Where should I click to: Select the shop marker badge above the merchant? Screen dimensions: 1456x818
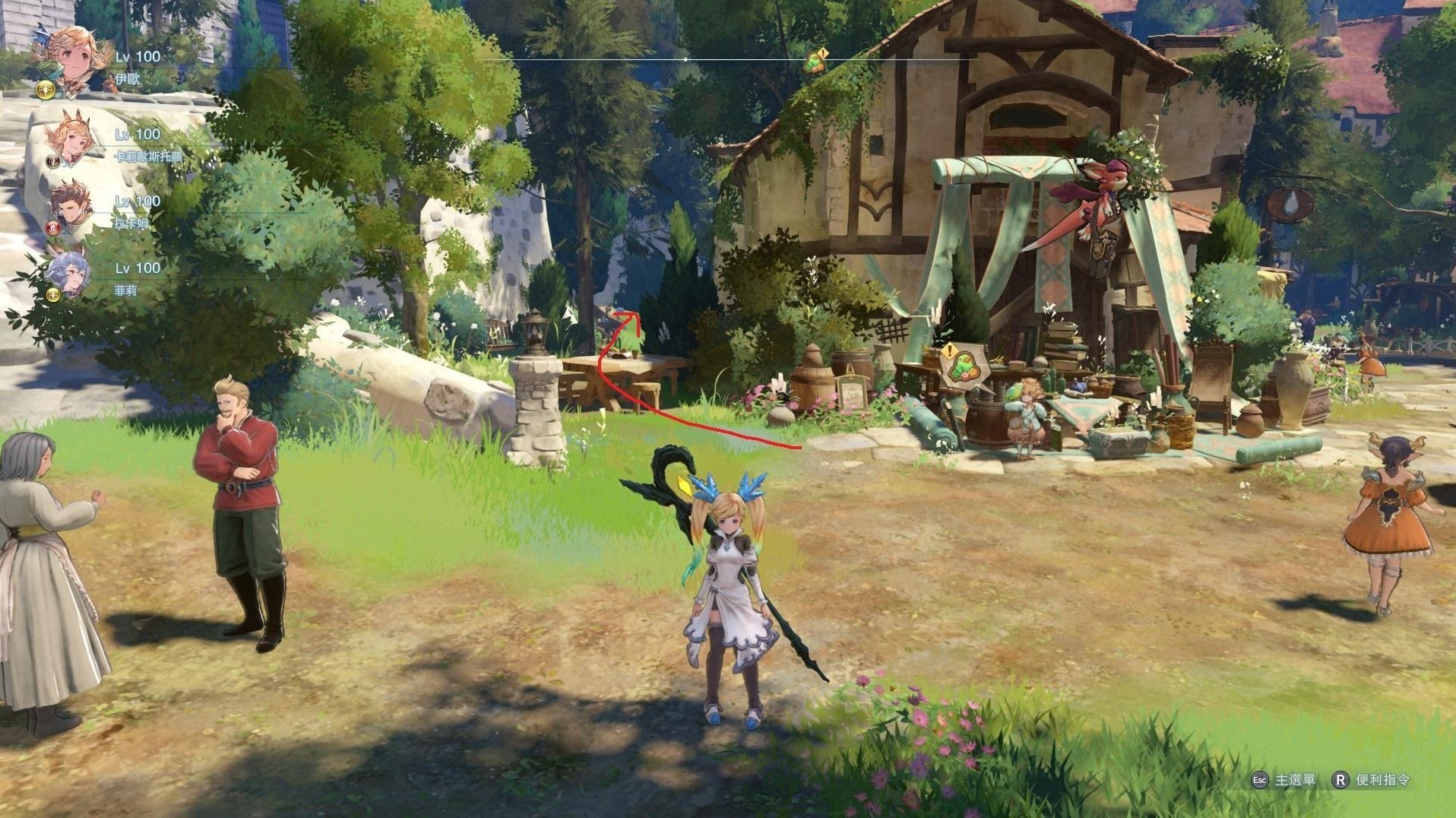click(x=961, y=366)
